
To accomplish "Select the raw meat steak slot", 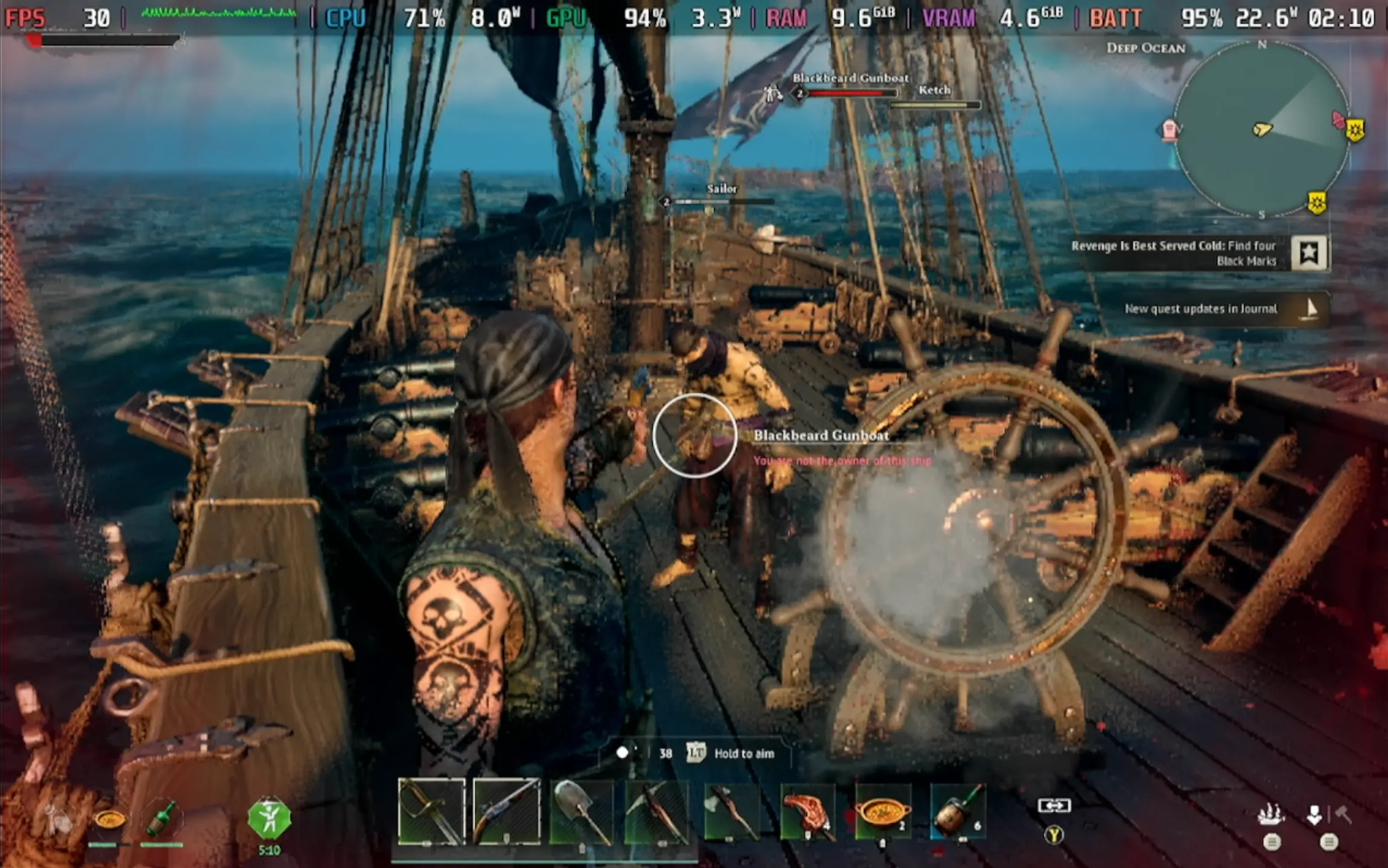I will tap(807, 811).
